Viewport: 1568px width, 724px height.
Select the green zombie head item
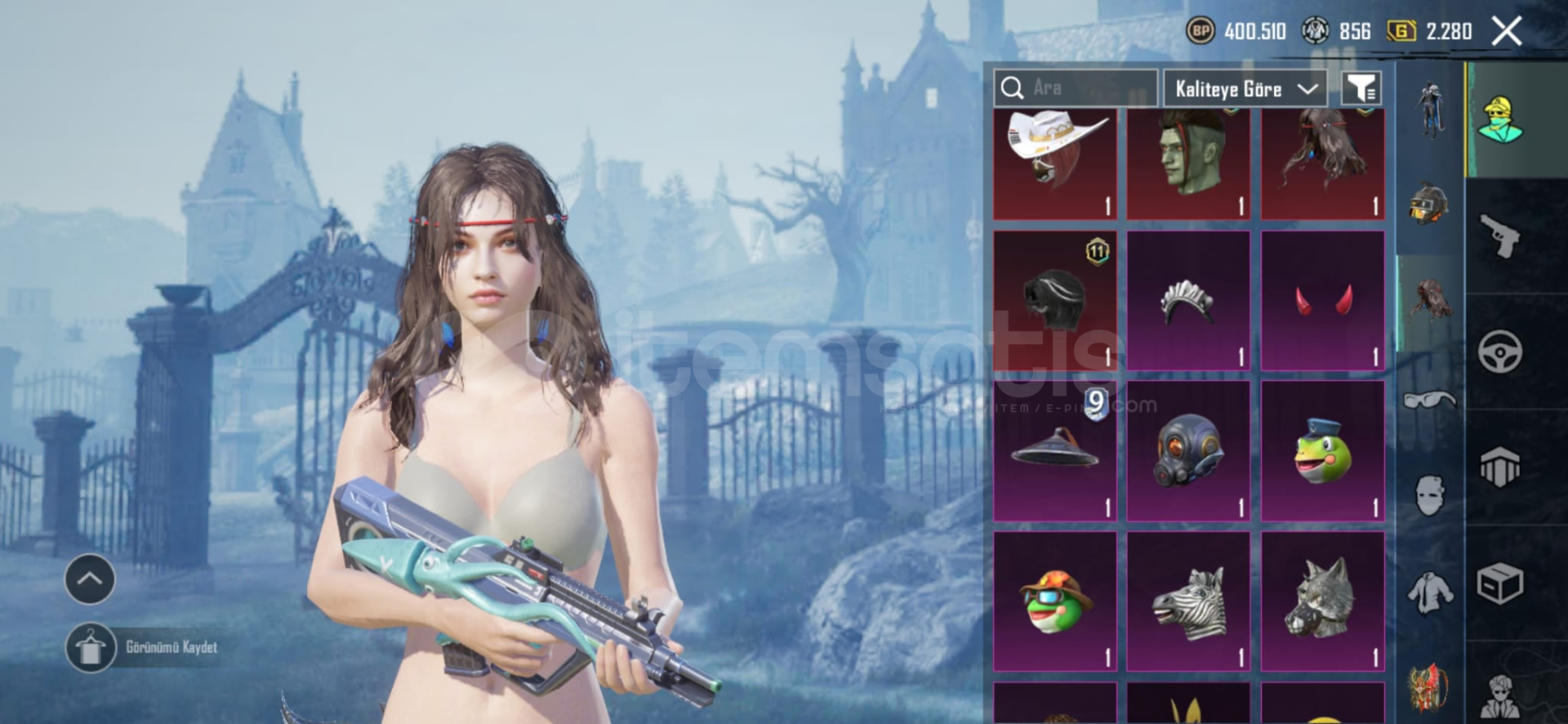[x=1188, y=163]
